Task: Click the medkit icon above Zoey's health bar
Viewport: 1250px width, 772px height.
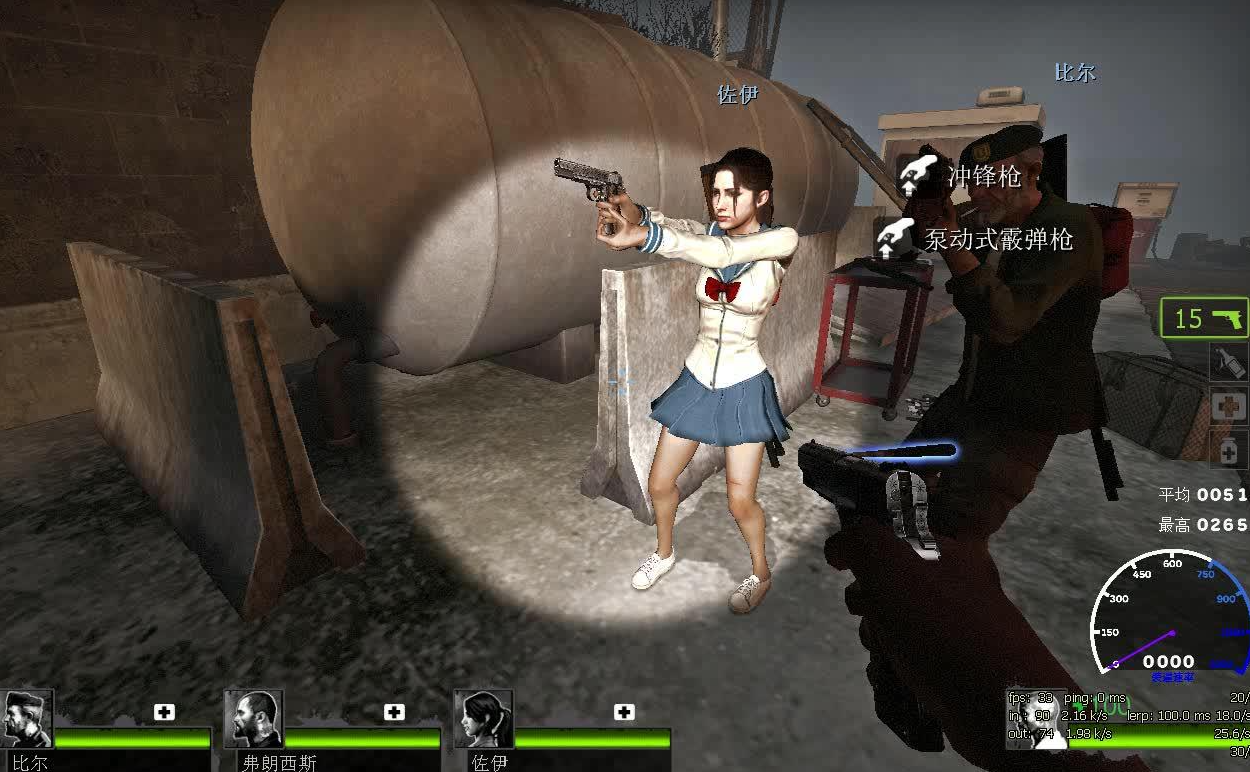Action: coord(624,712)
